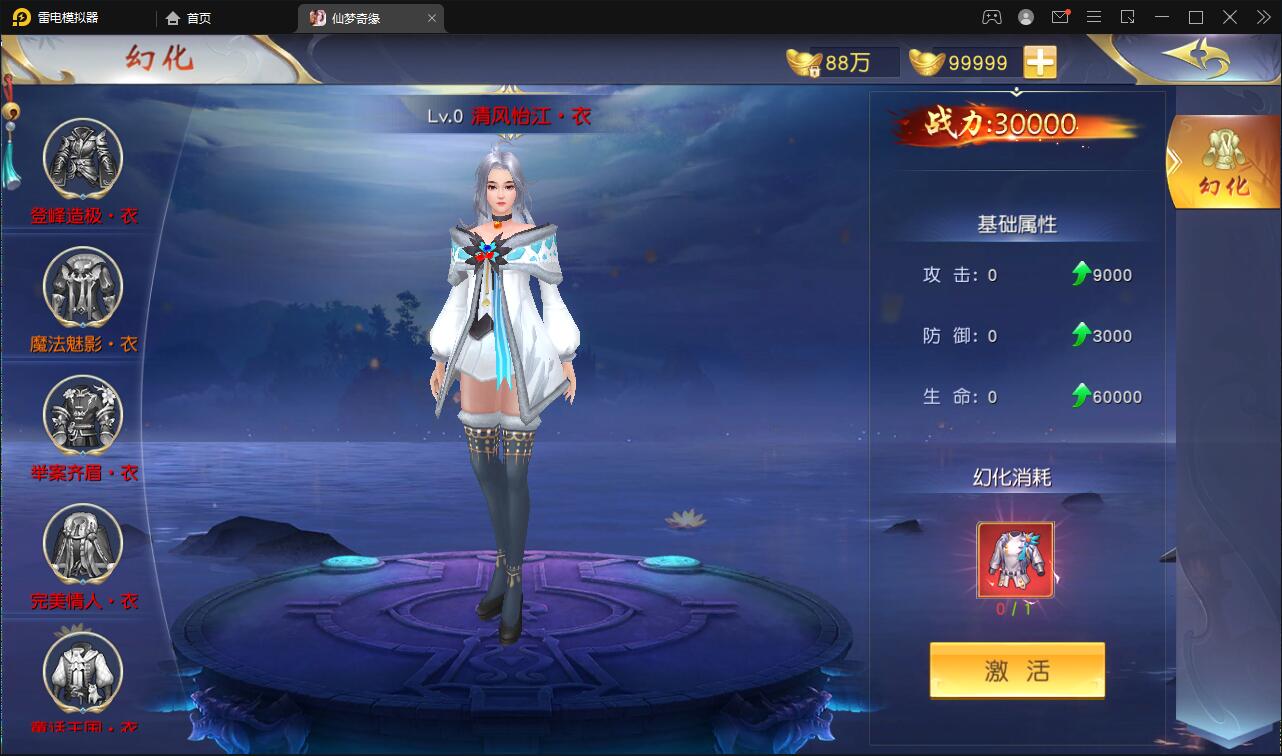
Task: Click the resize window diagonal arrow icon
Action: click(1127, 17)
